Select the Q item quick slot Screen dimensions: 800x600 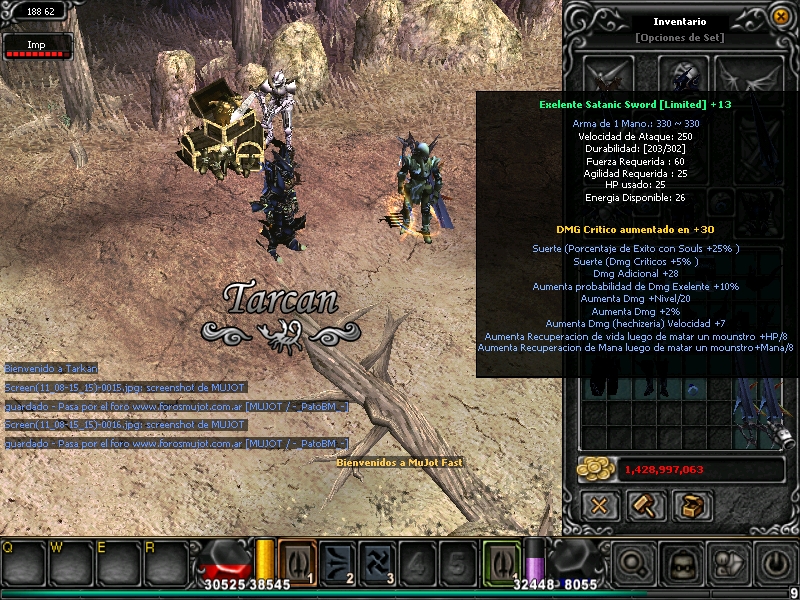click(21, 564)
